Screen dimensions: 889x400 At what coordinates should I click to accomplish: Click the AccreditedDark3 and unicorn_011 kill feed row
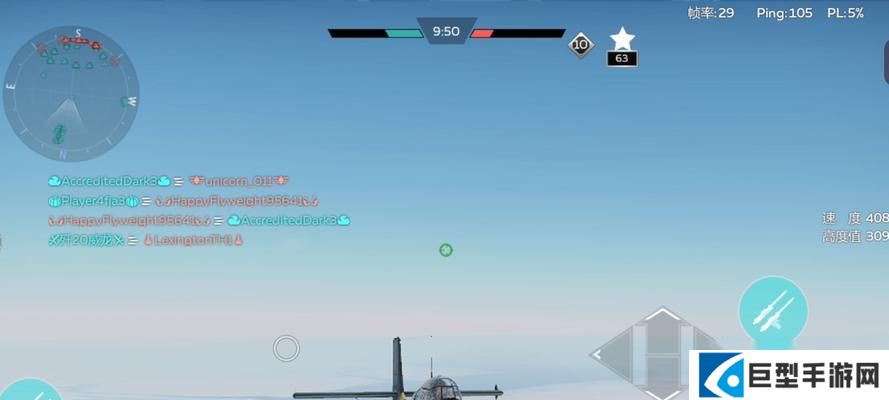click(x=168, y=181)
